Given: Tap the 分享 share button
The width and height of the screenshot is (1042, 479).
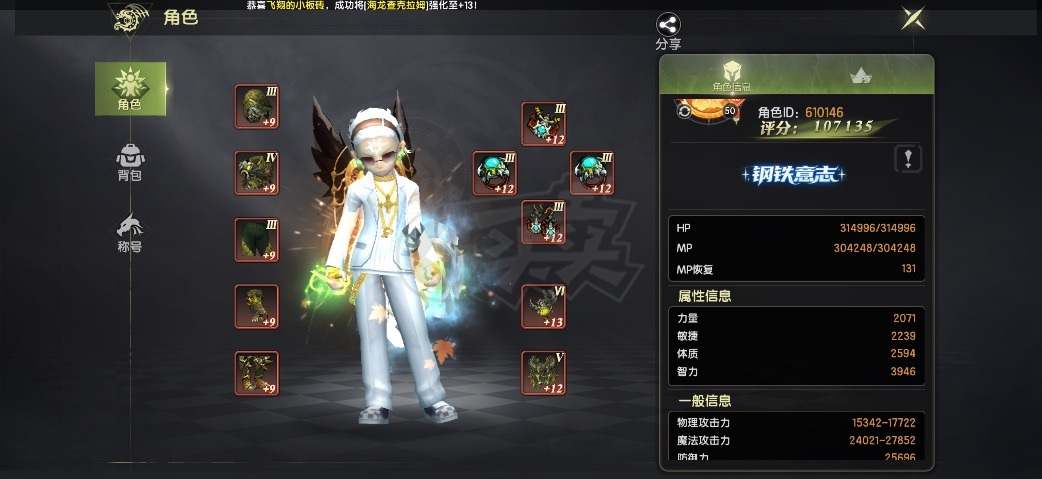Looking at the screenshot, I should tap(668, 31).
